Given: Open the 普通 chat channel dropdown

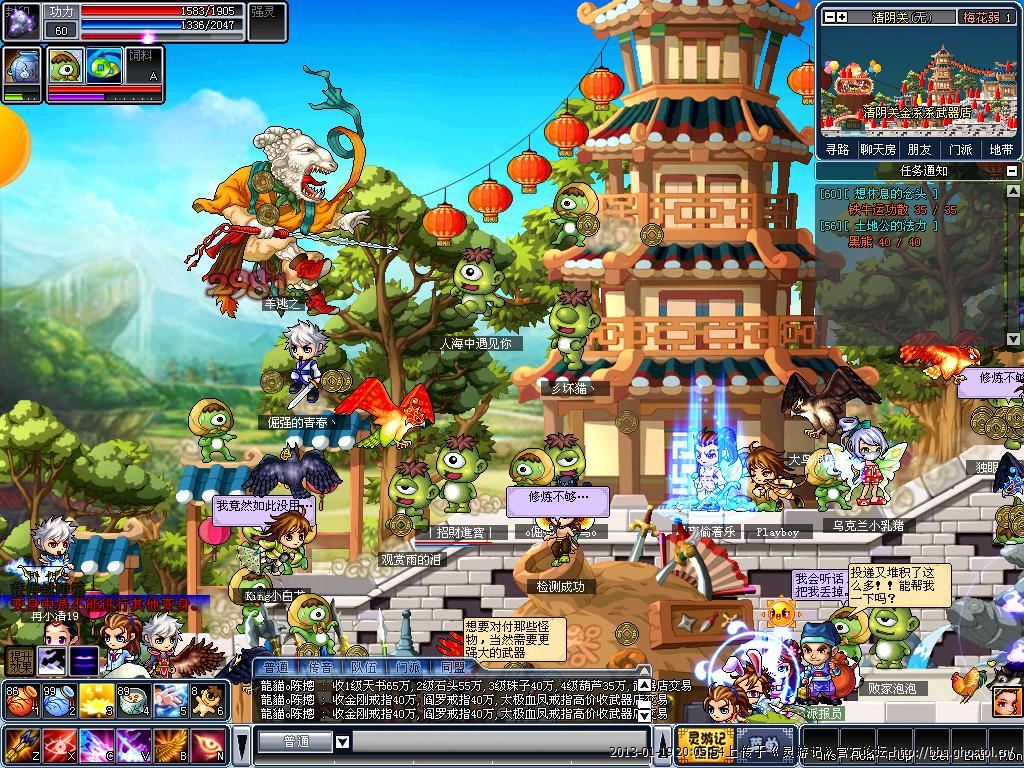Looking at the screenshot, I should [342, 742].
